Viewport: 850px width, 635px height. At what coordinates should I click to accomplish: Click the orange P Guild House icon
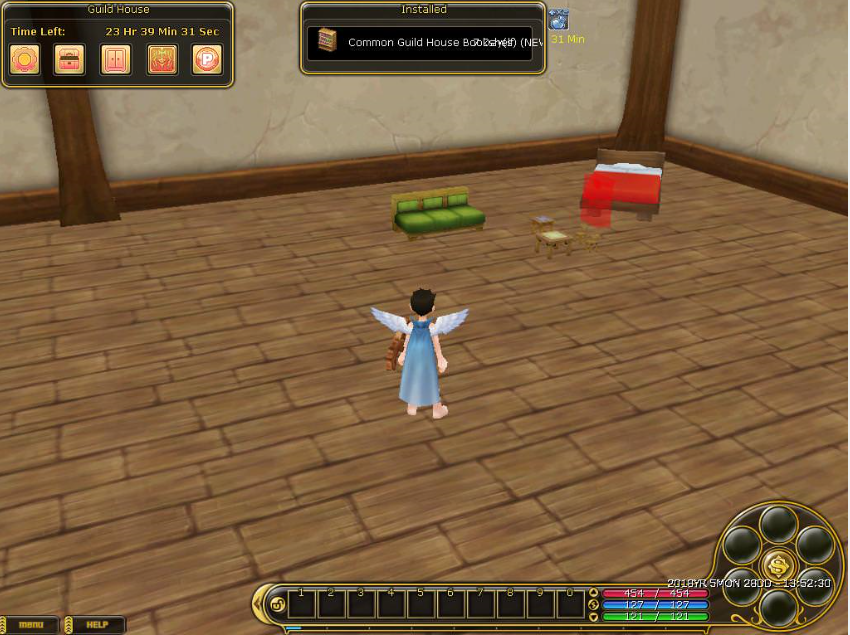[x=207, y=60]
